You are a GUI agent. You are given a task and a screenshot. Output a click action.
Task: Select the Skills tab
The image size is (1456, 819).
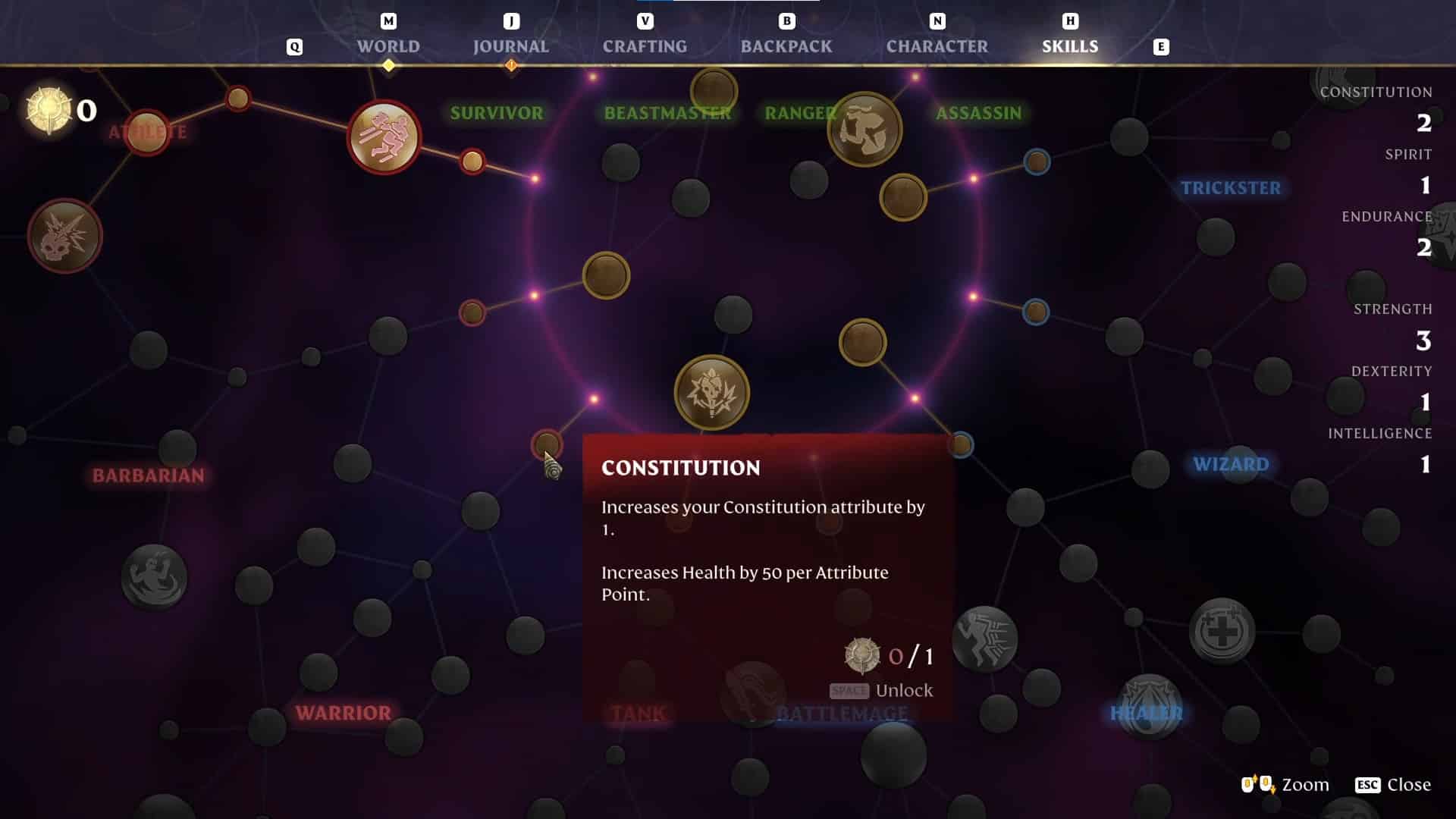click(1069, 46)
